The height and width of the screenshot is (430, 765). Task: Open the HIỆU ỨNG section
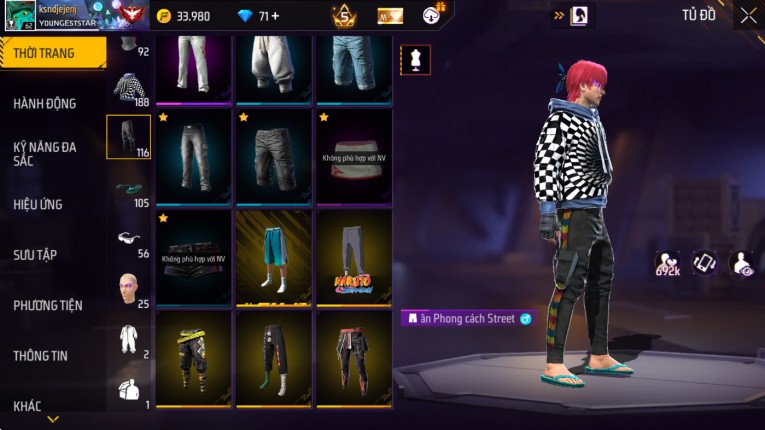pyautogui.click(x=38, y=204)
